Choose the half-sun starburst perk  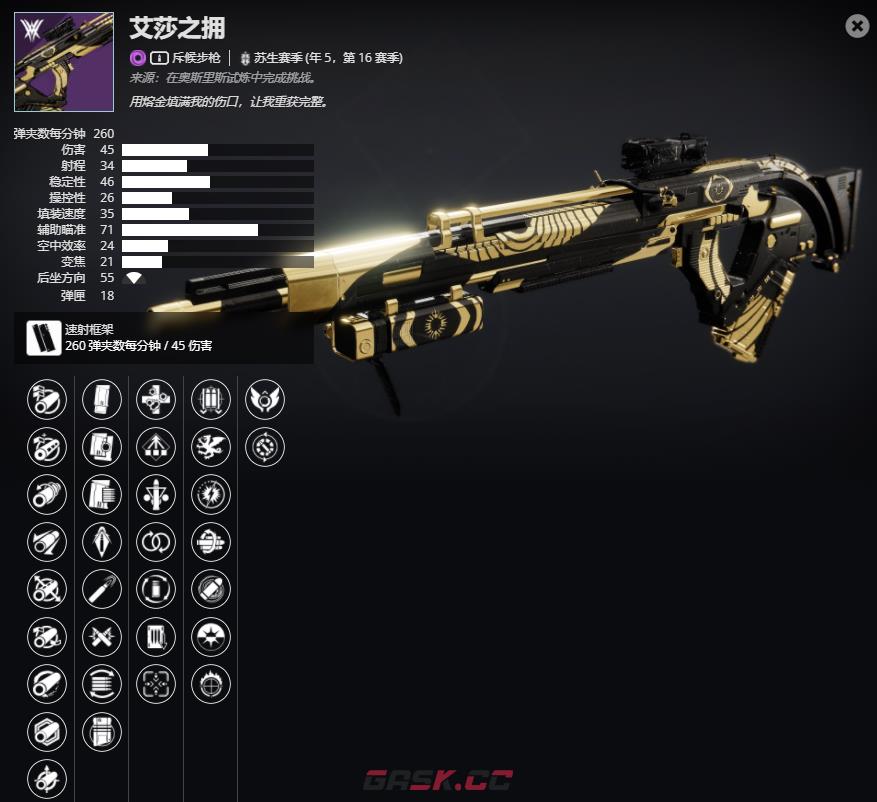pyautogui.click(x=210, y=636)
